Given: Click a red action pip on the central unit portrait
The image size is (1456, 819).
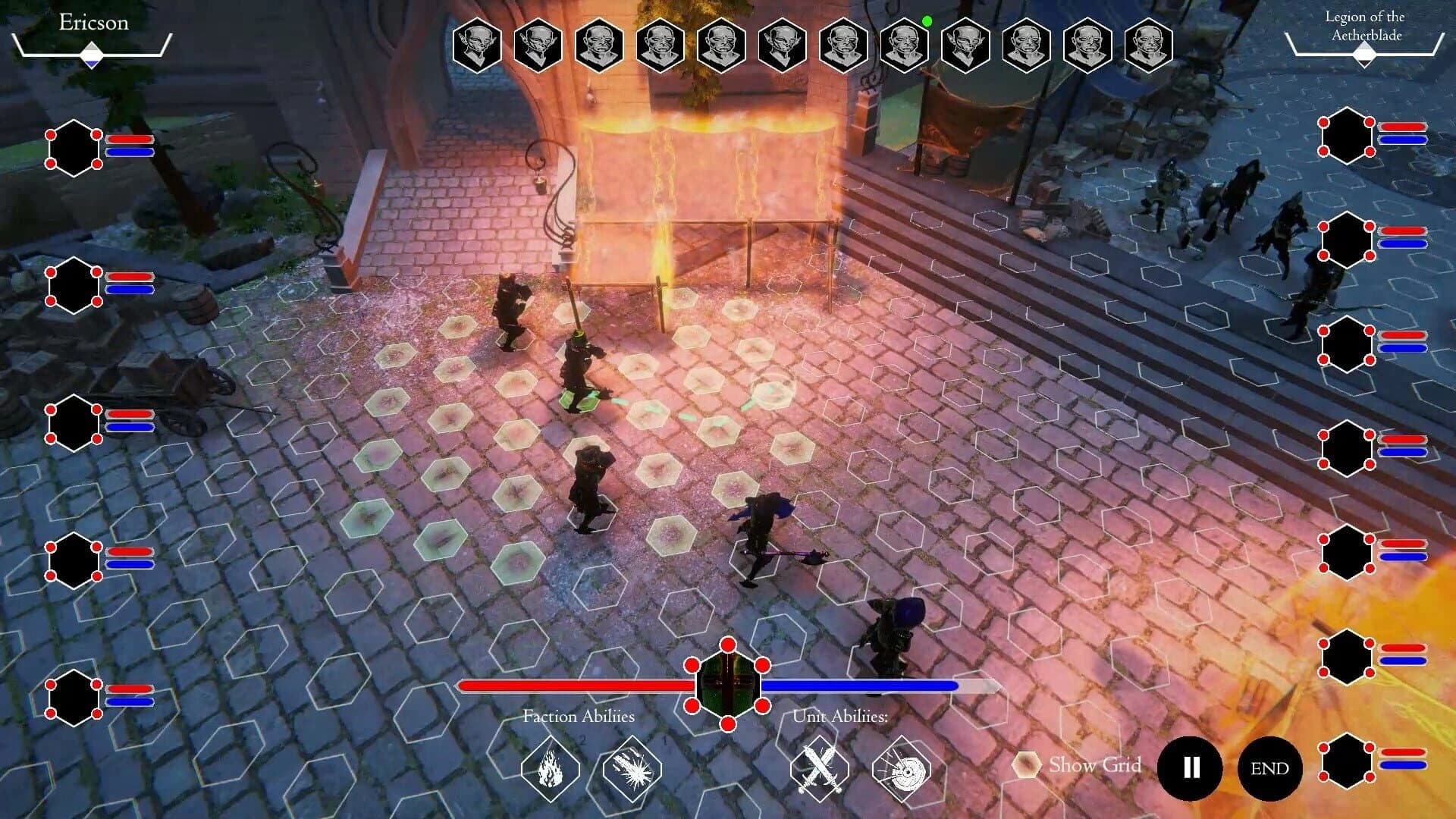Looking at the screenshot, I should point(728,646).
